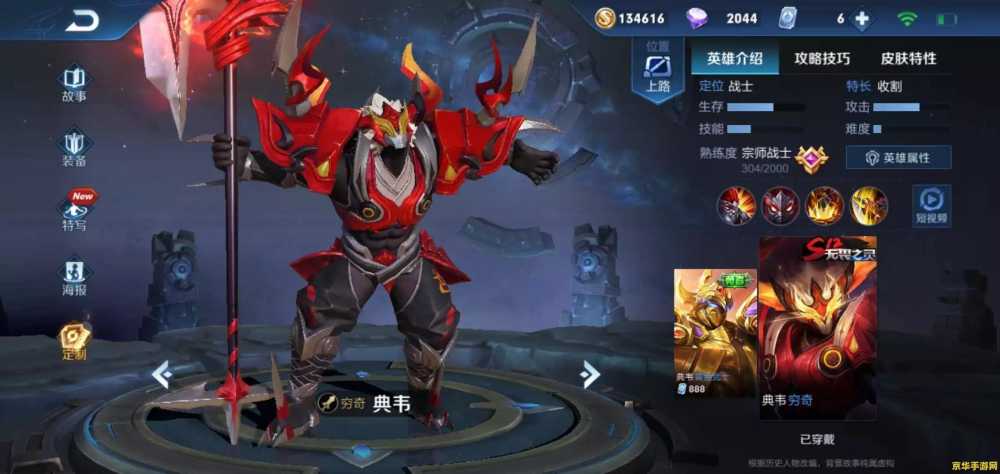Switch to the 攻略技巧 tab
Viewport: 1000px width, 474px height.
822,58
